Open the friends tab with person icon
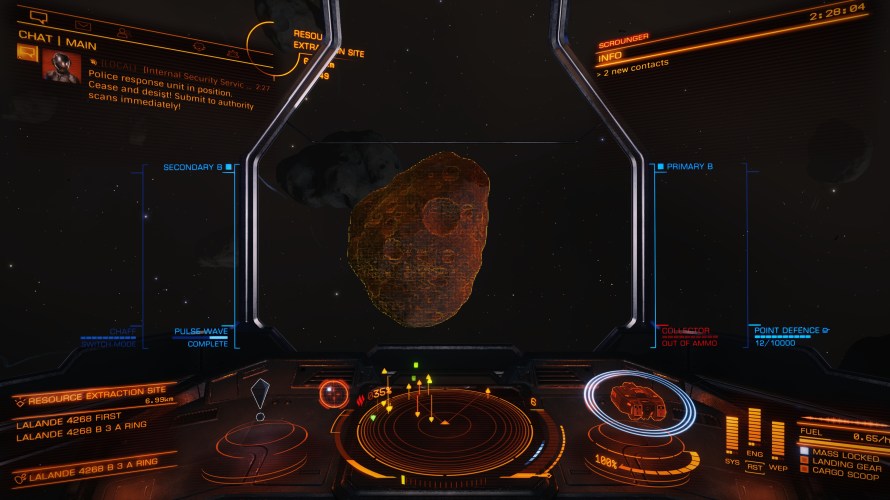Viewport: 890px width, 500px height. pos(122,31)
